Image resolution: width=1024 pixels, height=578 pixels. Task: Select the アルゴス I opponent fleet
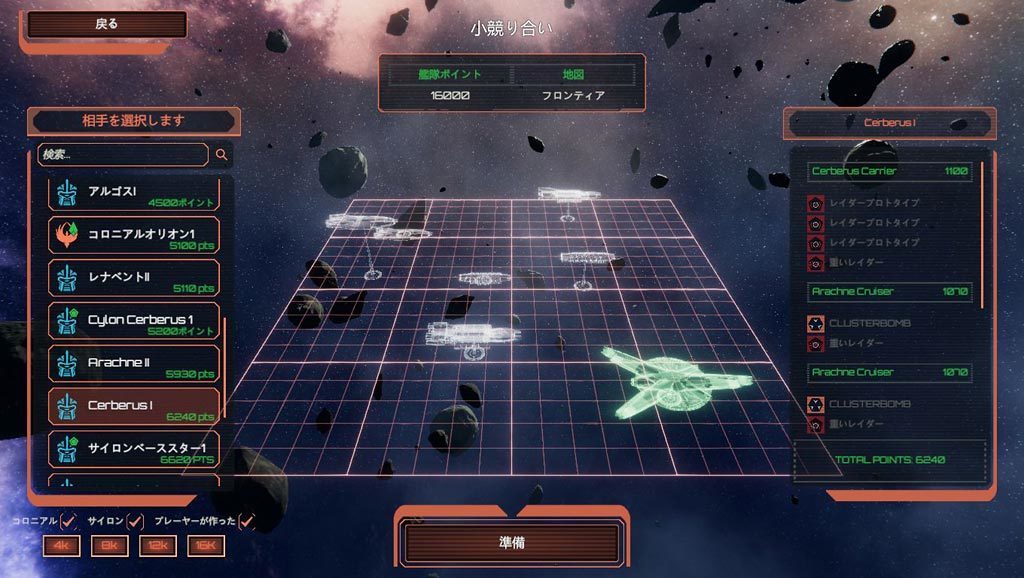pos(134,194)
